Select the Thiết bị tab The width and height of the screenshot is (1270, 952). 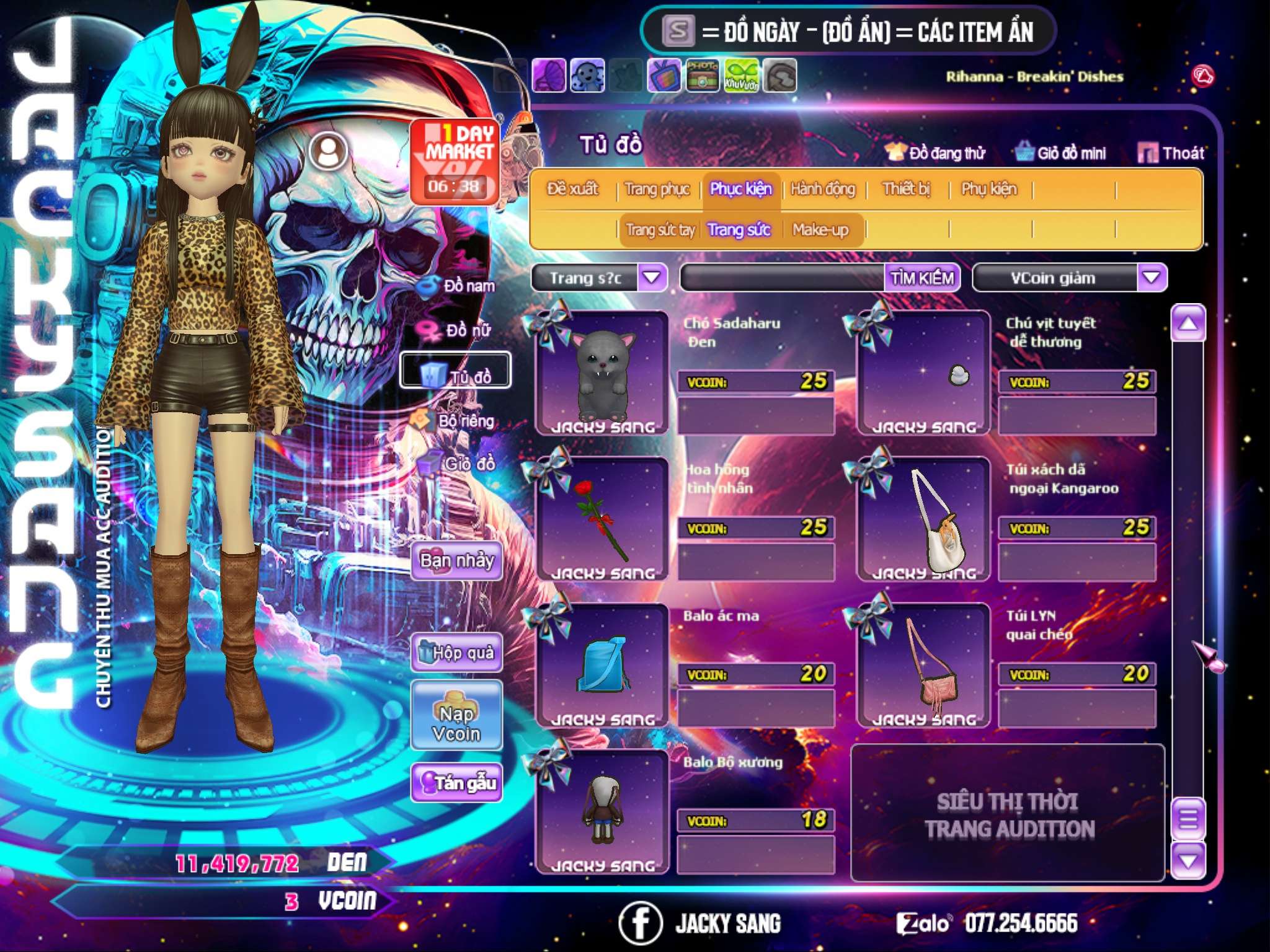click(x=906, y=189)
